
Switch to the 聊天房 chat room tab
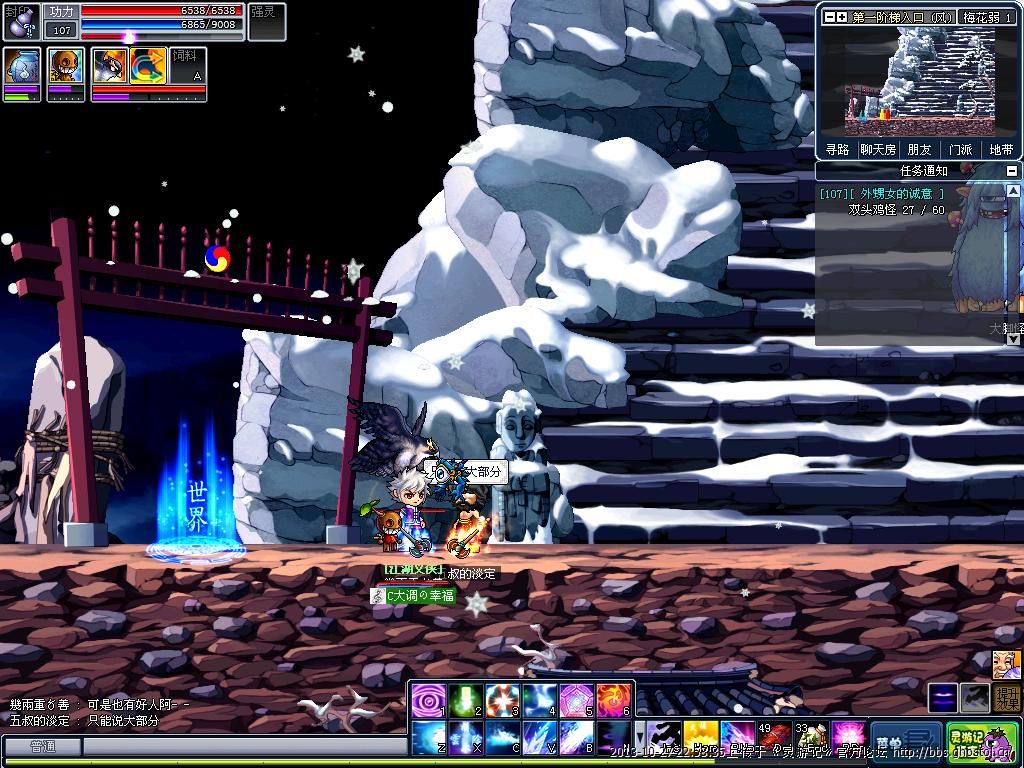click(x=878, y=149)
